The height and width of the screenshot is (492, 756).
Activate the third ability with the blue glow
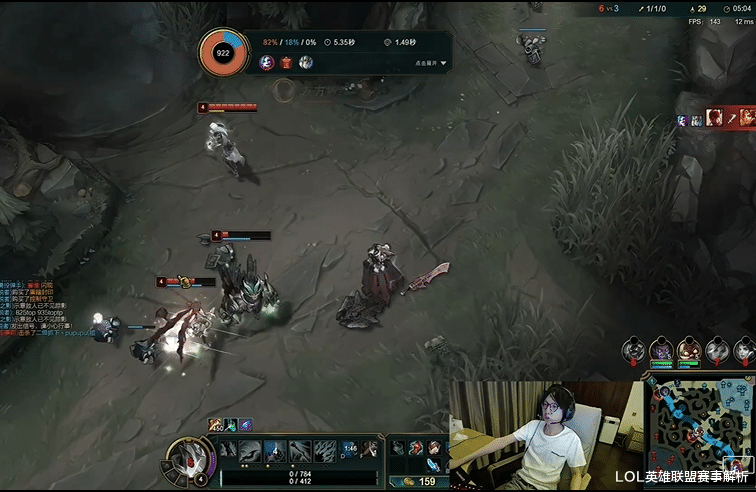275,451
